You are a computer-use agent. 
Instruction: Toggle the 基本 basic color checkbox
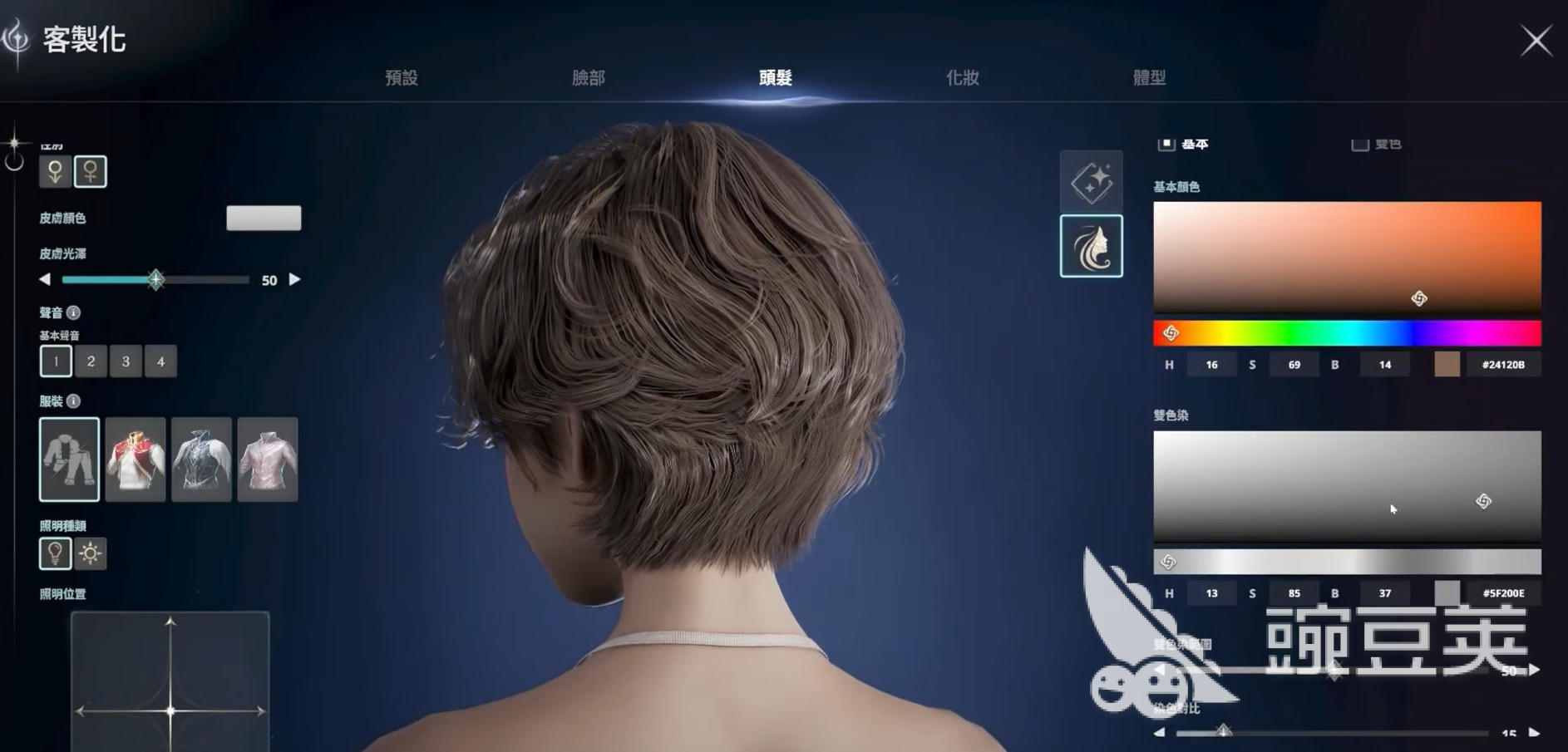coord(1166,143)
